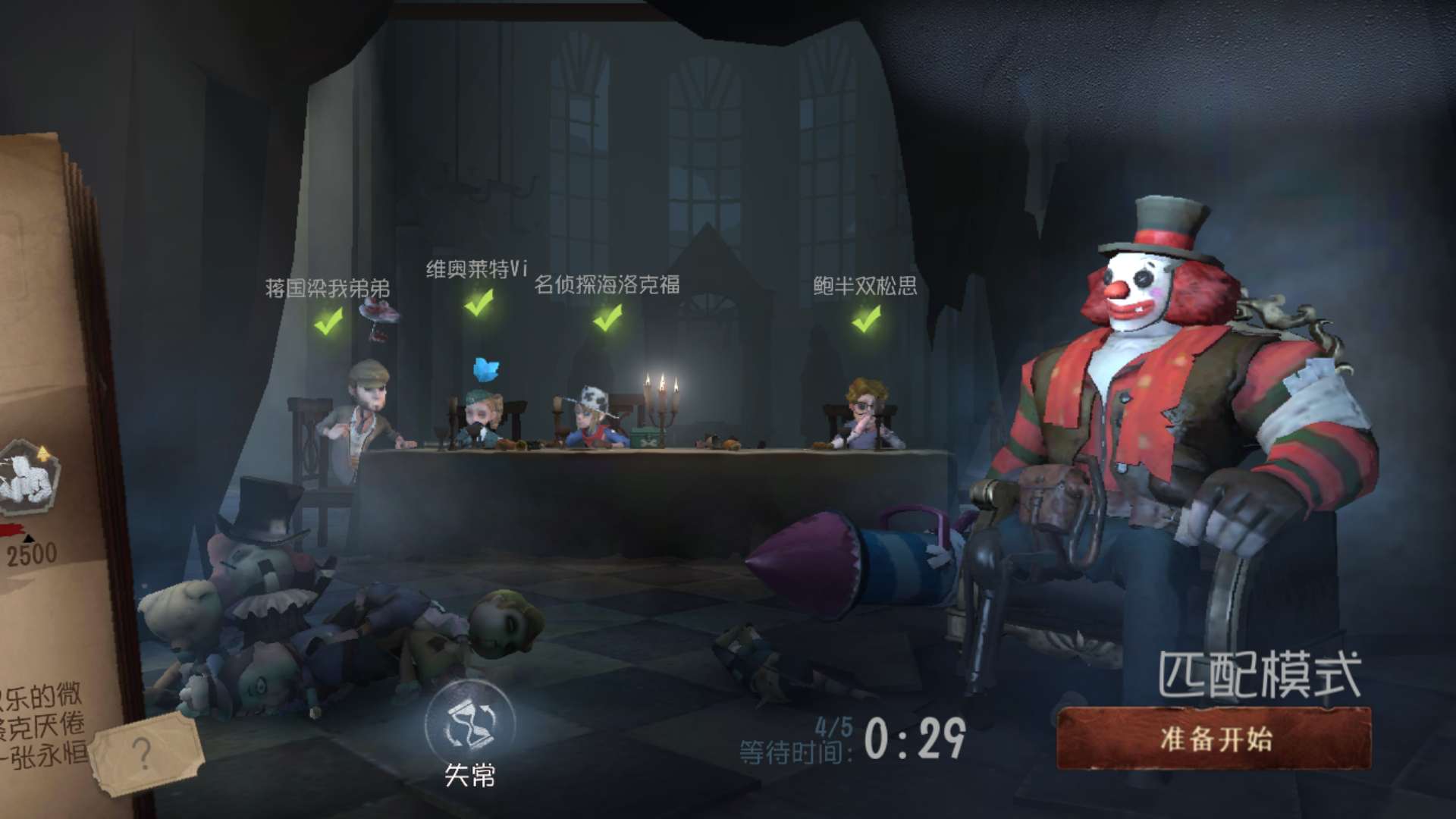The height and width of the screenshot is (819, 1456).
Task: Click the ready checkmark above 蒋国梁我弟弟
Action: point(327,324)
